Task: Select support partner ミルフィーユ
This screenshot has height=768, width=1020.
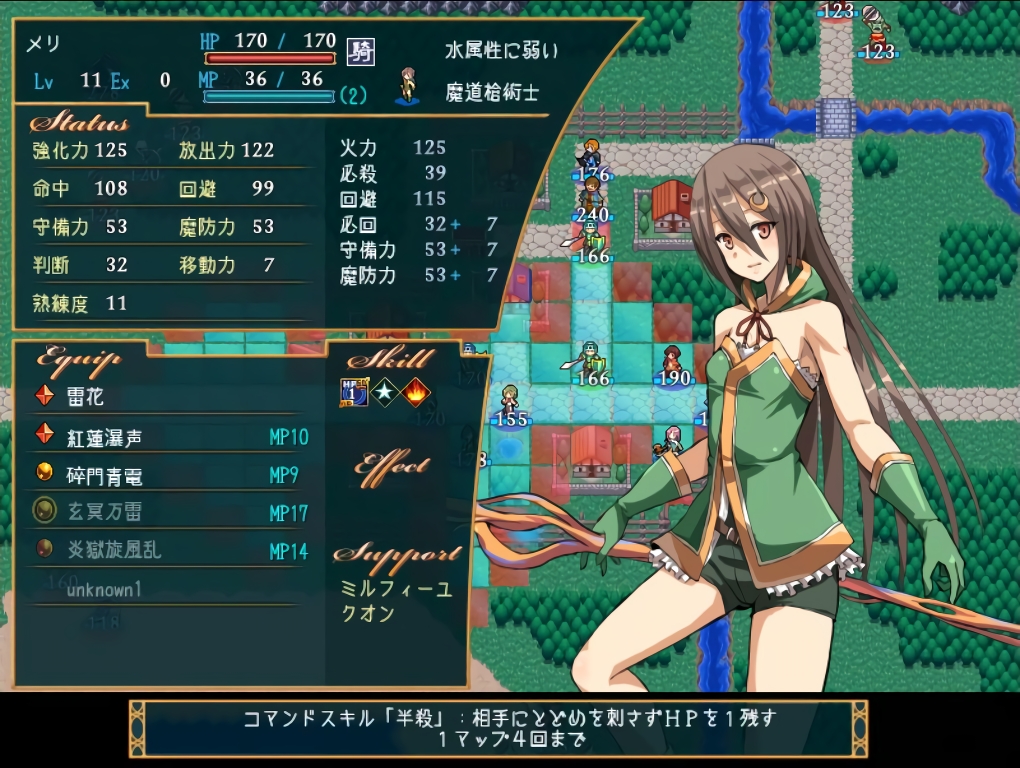Action: [x=396, y=589]
